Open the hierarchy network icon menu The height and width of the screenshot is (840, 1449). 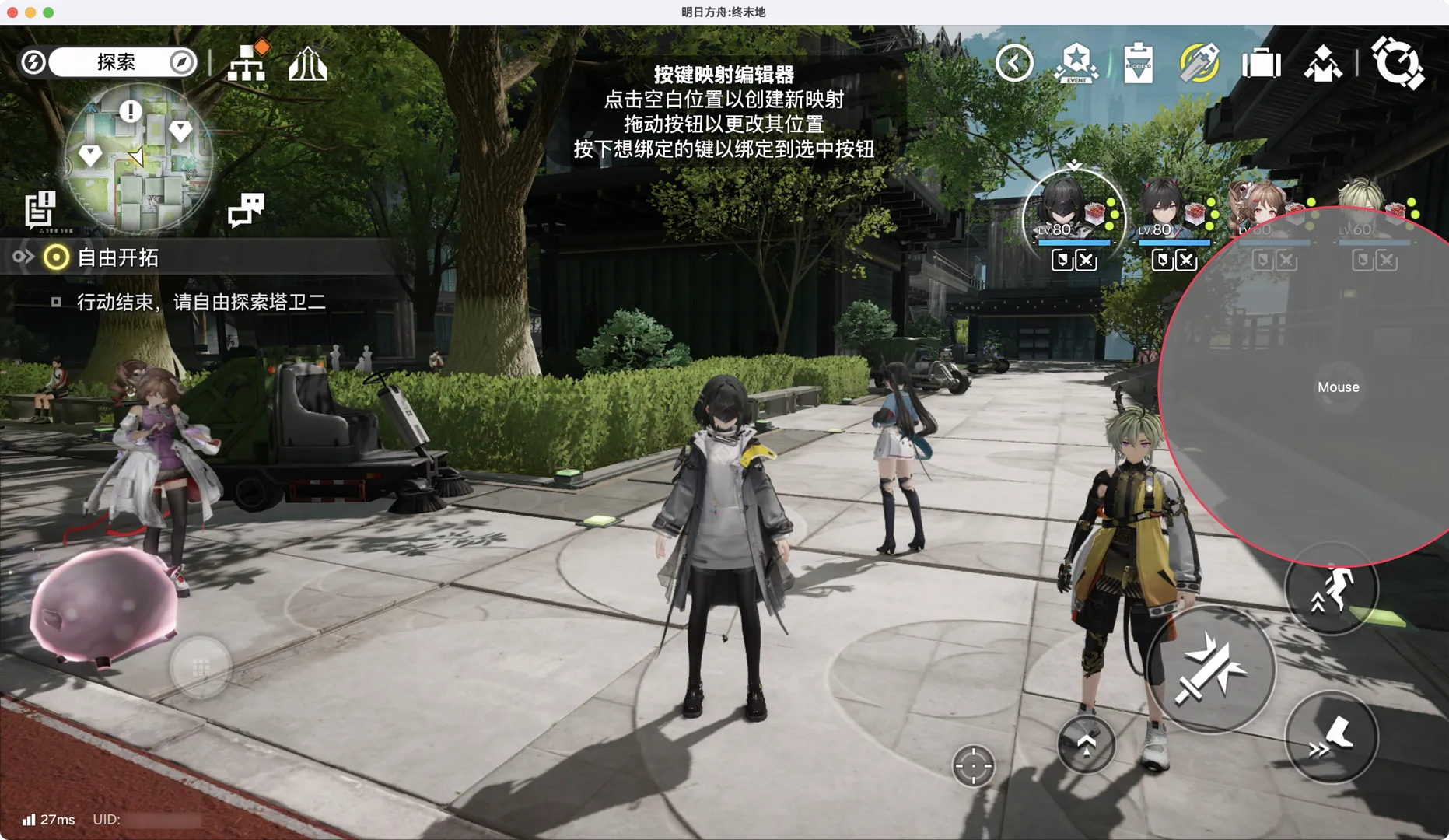[x=247, y=62]
